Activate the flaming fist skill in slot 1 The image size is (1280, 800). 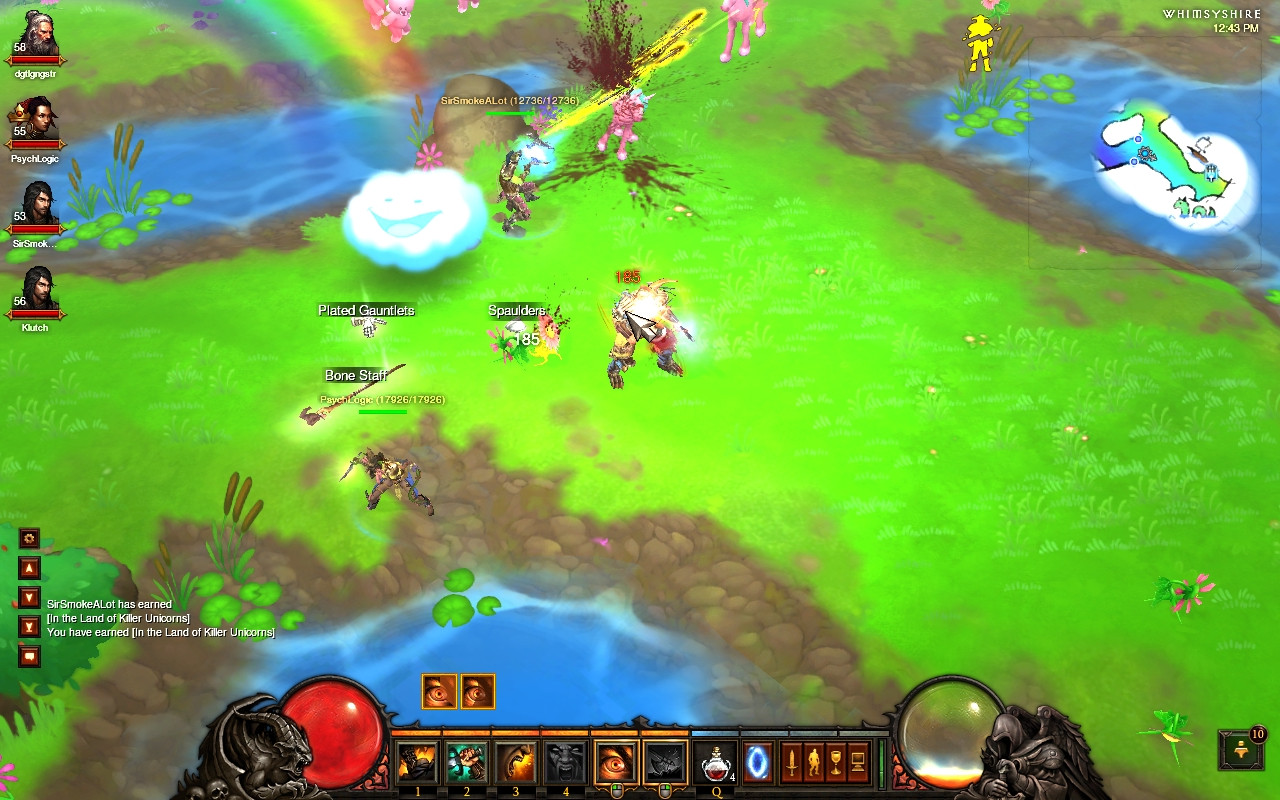coord(418,763)
